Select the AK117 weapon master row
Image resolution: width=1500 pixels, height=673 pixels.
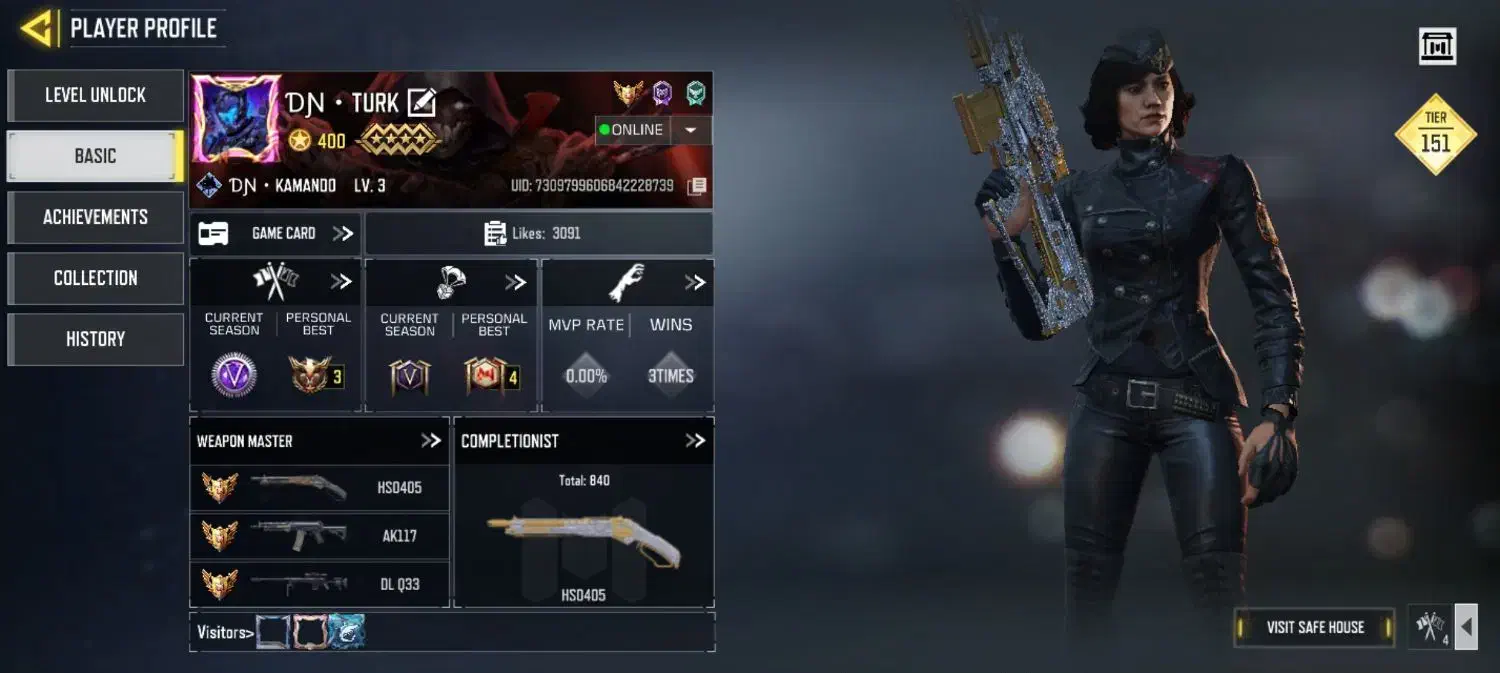320,536
